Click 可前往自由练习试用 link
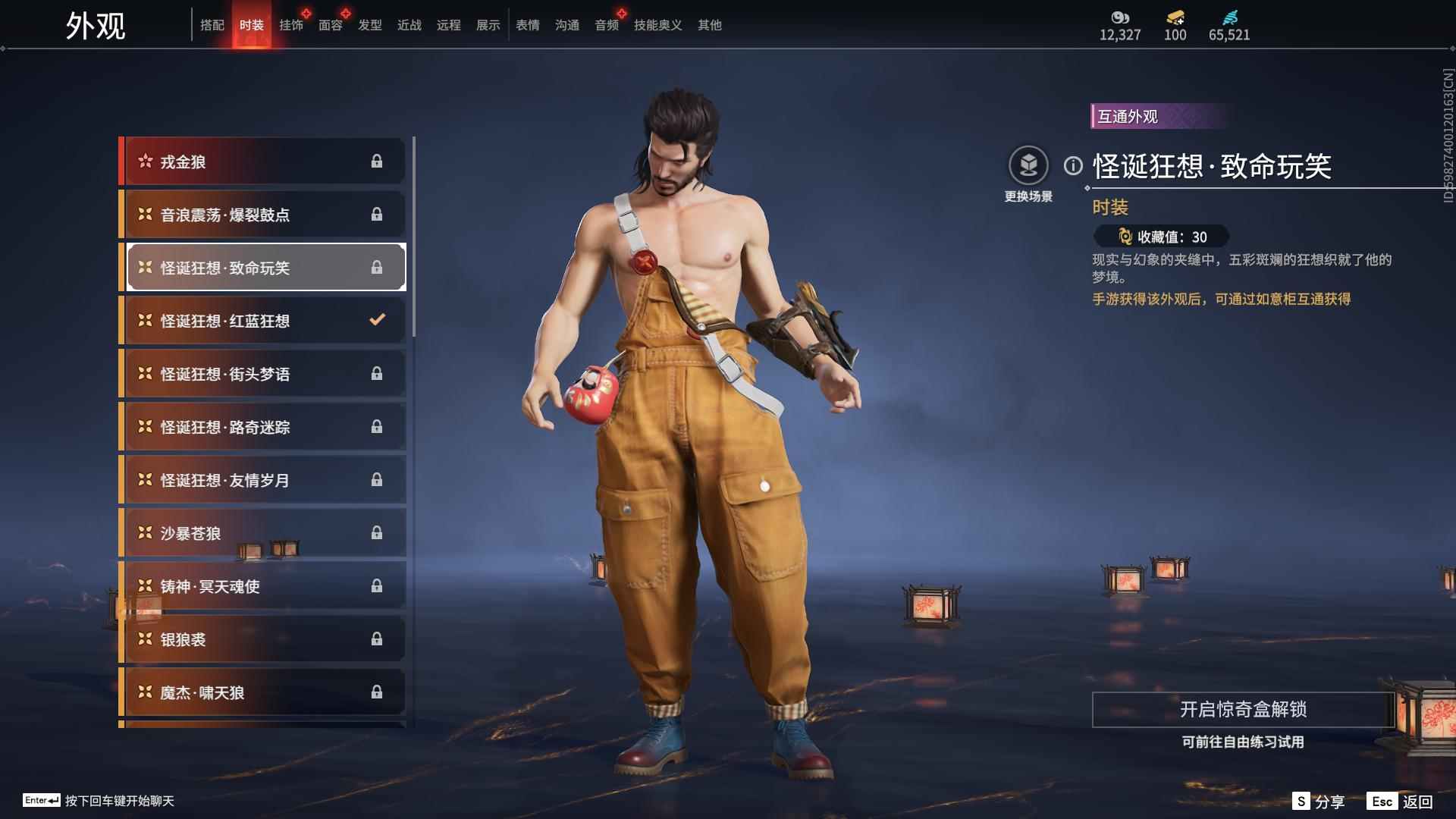This screenshot has height=819, width=1456. point(1244,743)
